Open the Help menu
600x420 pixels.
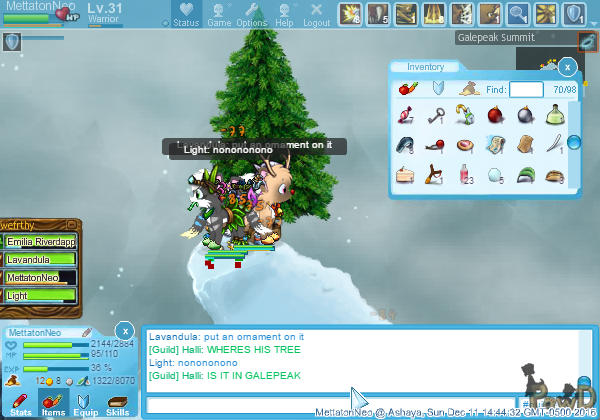point(284,15)
